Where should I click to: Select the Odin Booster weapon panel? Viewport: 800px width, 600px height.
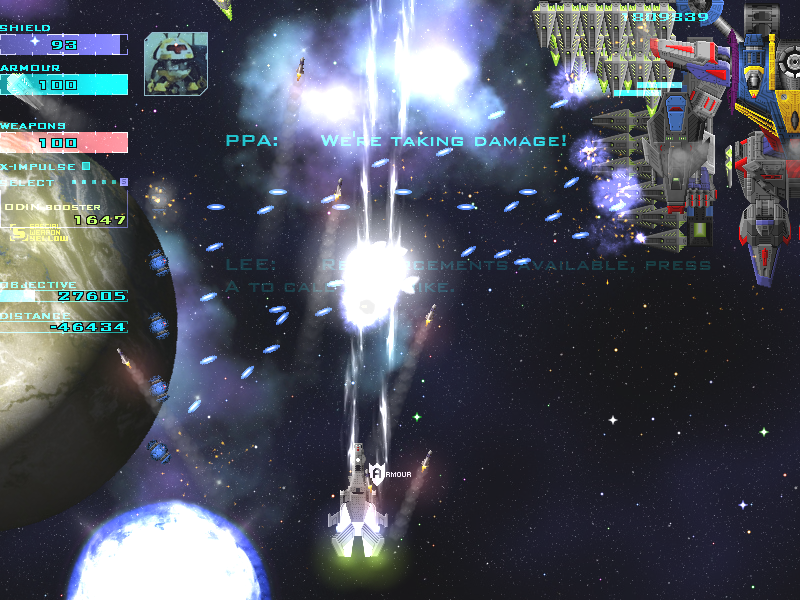click(x=65, y=213)
